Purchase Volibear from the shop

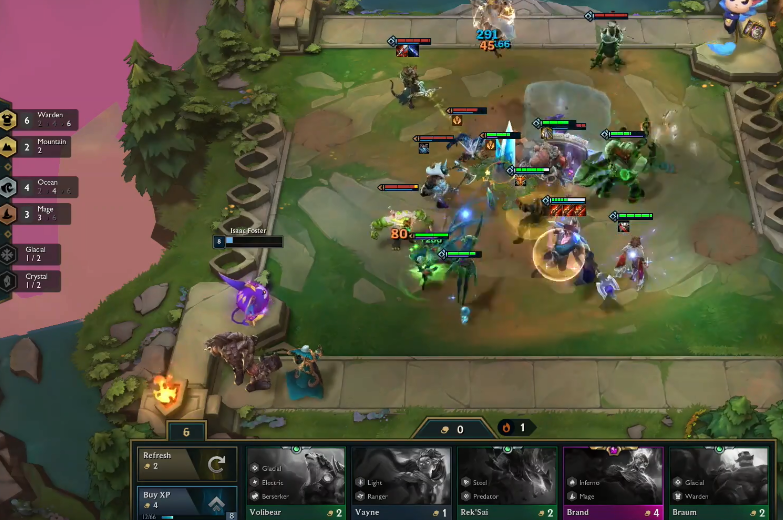click(x=295, y=482)
